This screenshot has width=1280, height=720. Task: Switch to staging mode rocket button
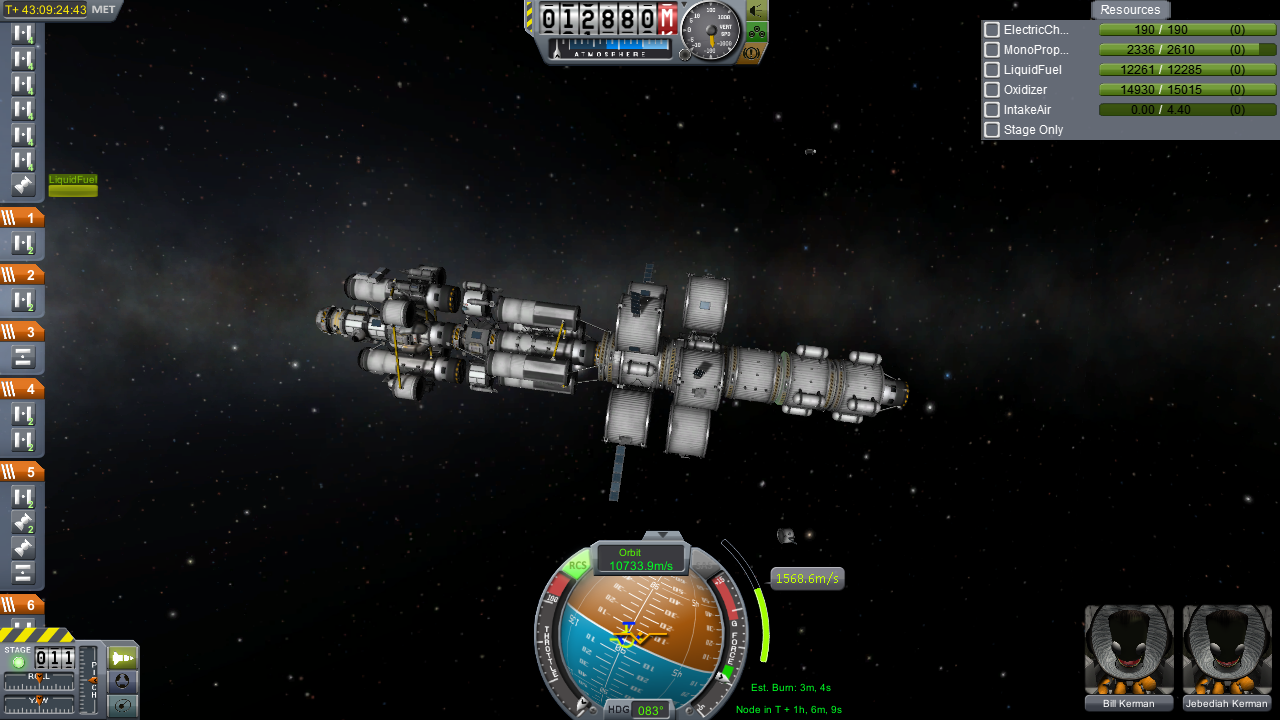tap(123, 658)
